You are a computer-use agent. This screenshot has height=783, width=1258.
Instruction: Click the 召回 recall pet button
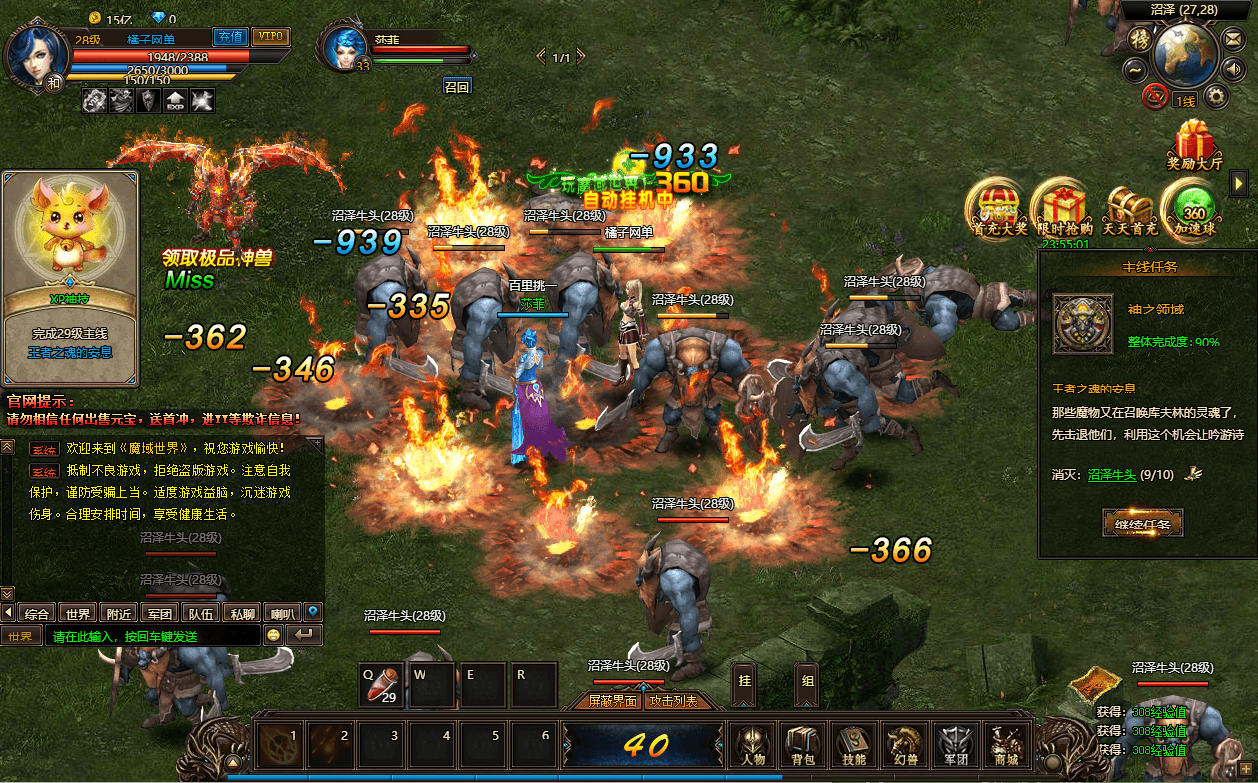pyautogui.click(x=457, y=87)
